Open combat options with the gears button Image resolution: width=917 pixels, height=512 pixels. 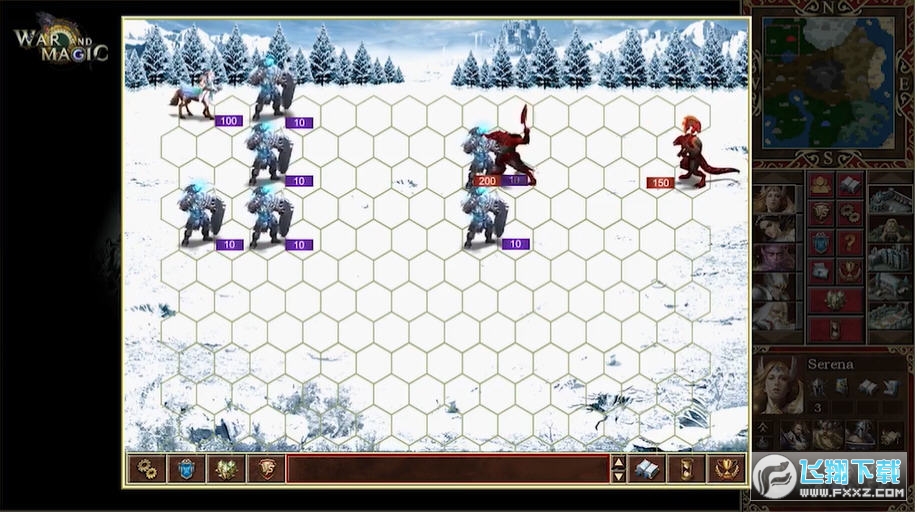click(146, 469)
